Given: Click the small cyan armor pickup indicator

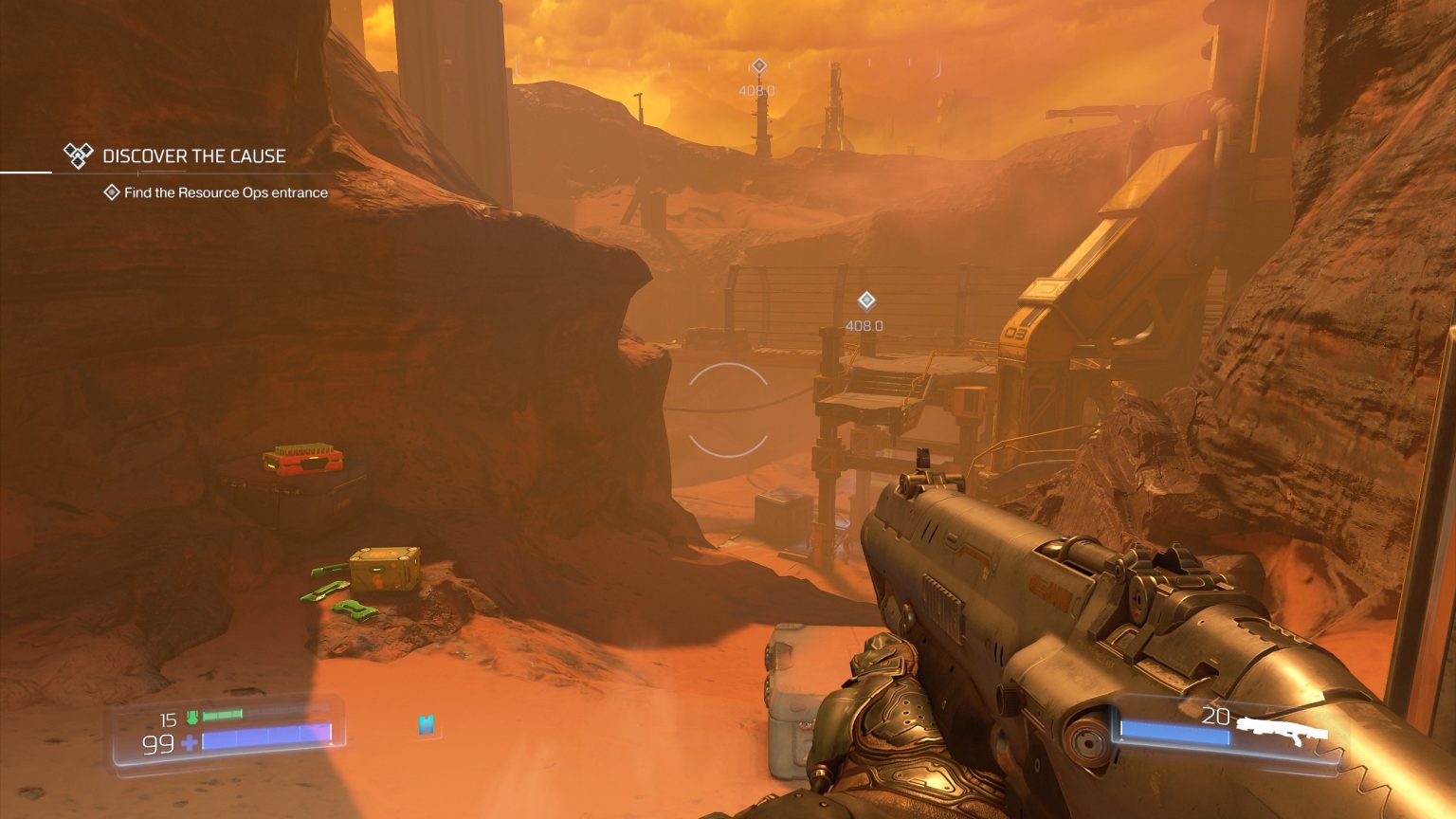Looking at the screenshot, I should (x=426, y=724).
